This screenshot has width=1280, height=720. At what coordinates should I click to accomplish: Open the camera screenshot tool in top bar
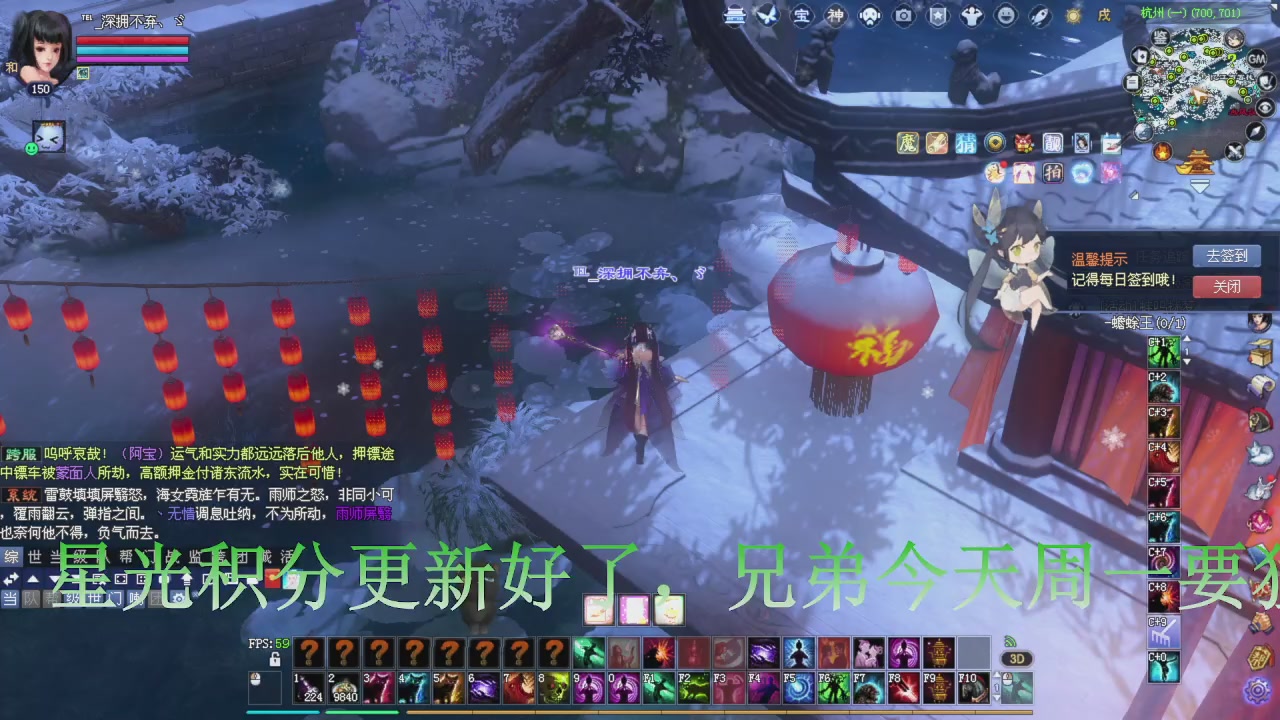[904, 15]
